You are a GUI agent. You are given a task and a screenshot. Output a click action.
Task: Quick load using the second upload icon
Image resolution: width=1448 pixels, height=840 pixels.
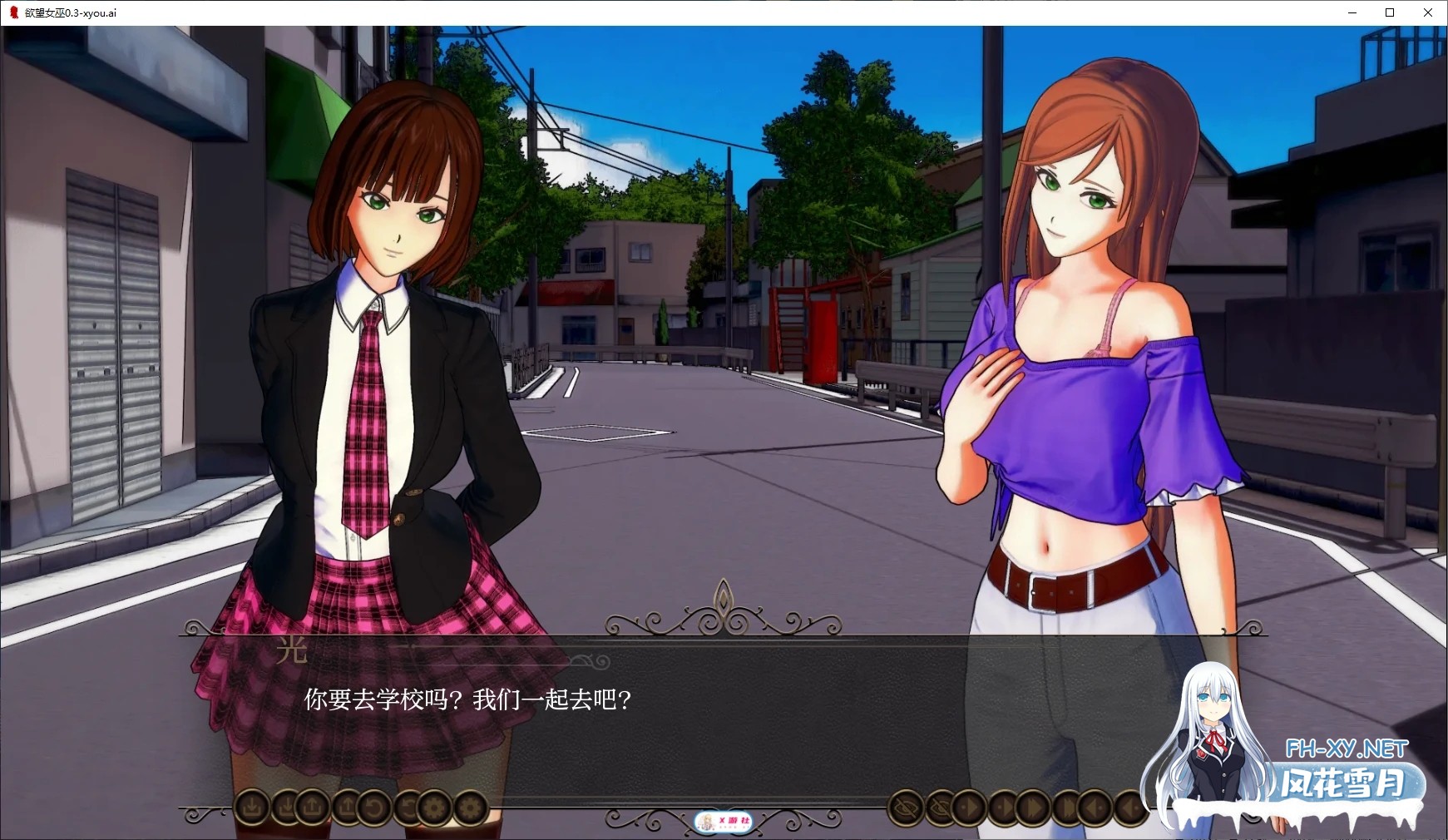point(348,808)
